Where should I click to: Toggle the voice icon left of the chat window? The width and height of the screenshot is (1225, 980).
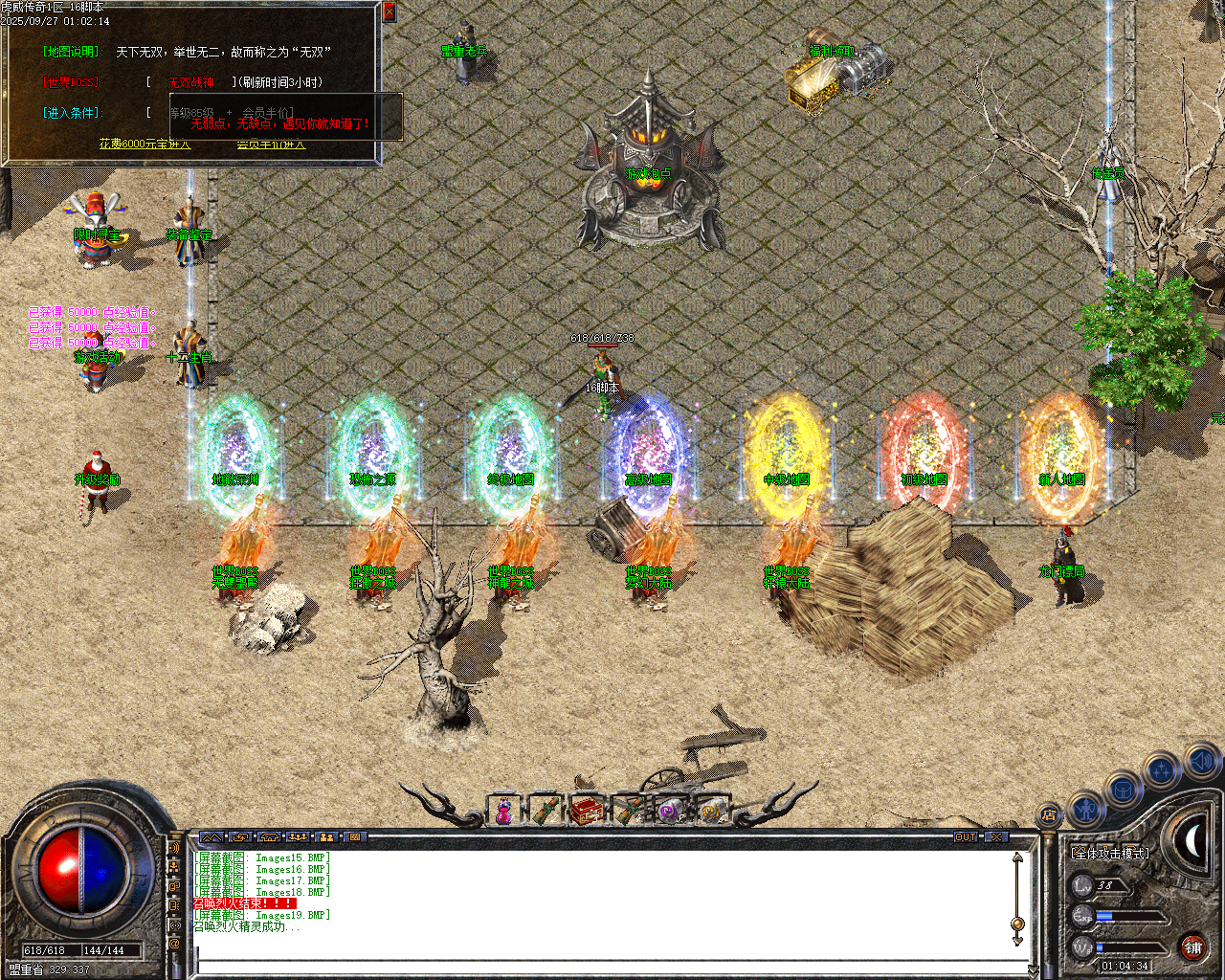coord(173,847)
